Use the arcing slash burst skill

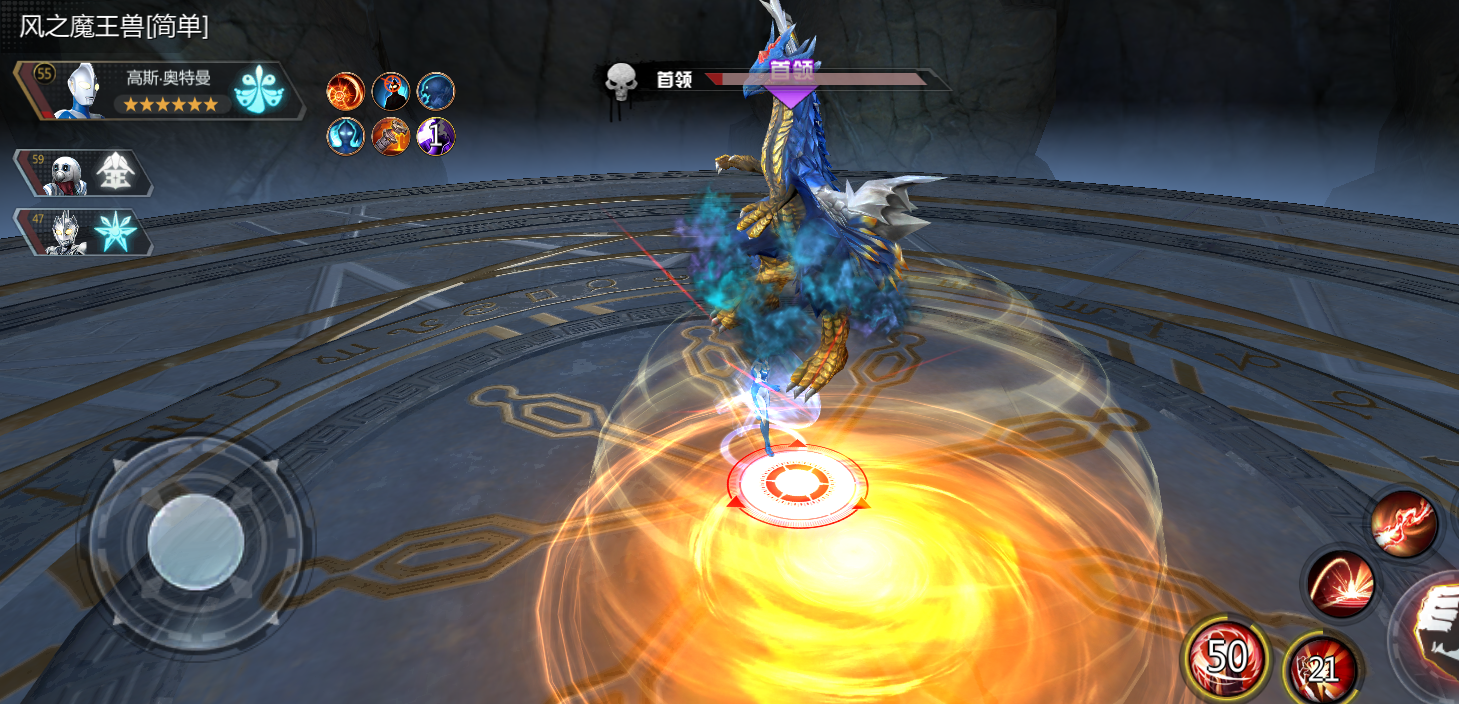(1342, 583)
